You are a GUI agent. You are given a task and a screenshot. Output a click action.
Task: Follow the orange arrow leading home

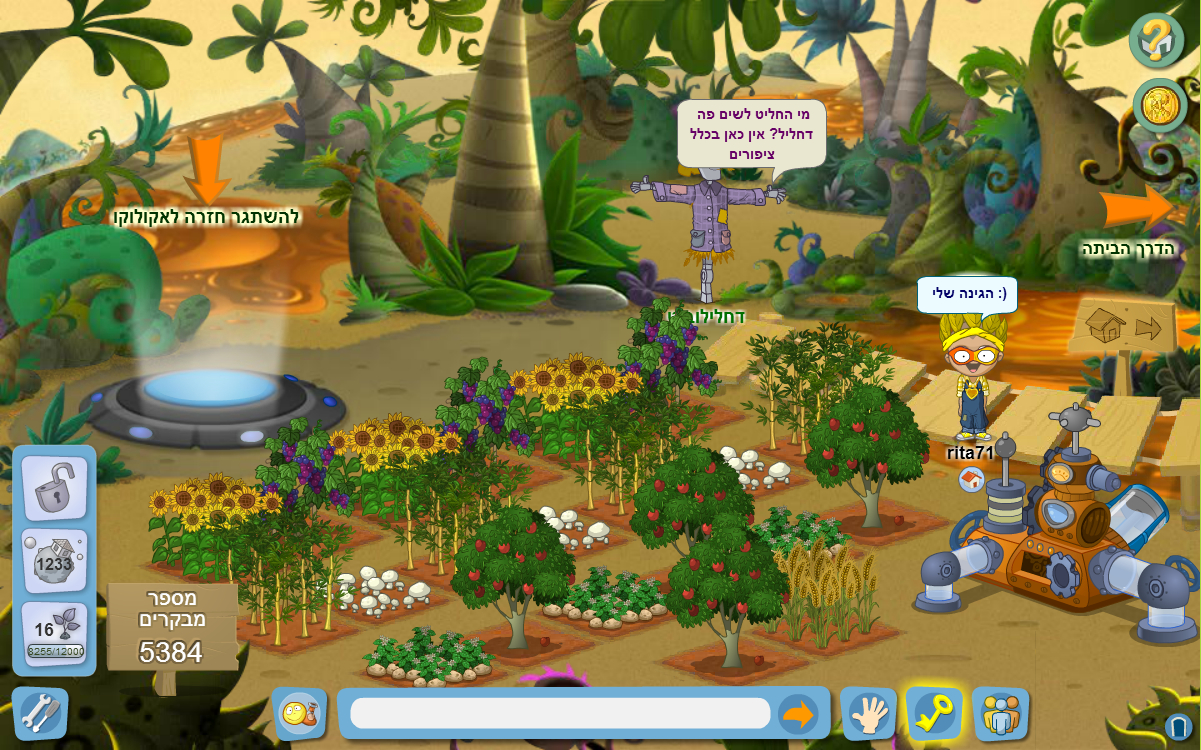(x=1137, y=208)
